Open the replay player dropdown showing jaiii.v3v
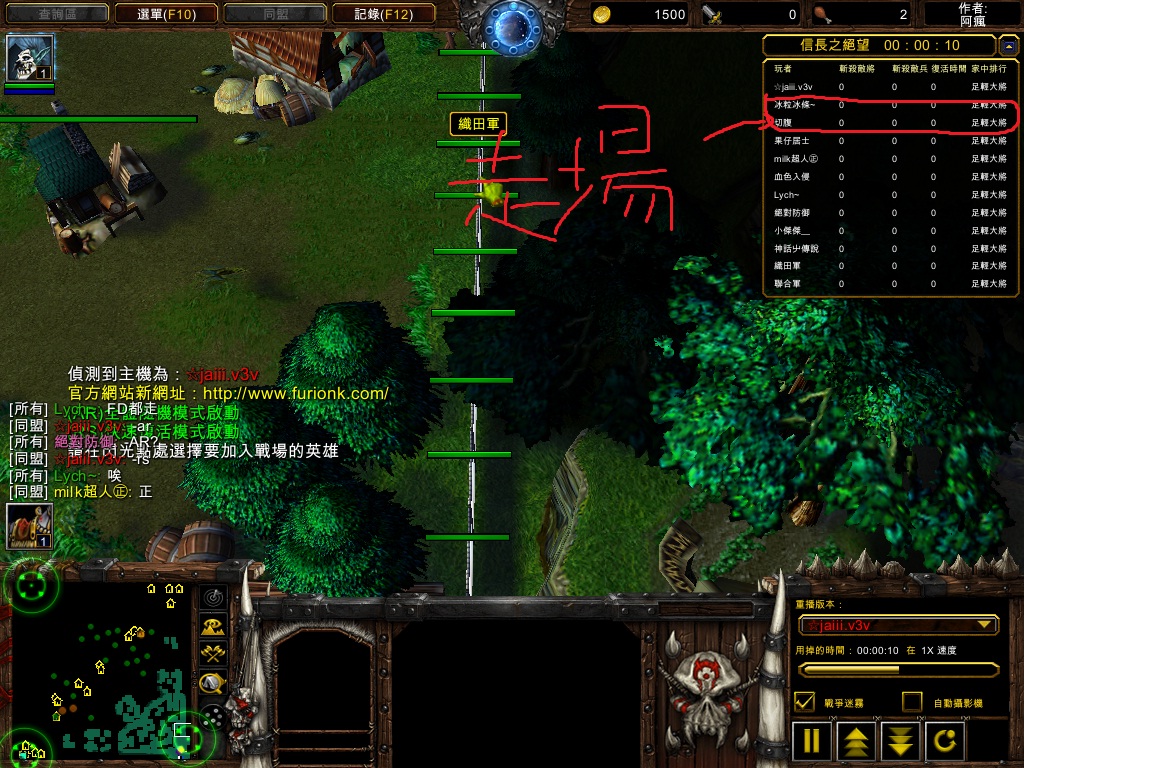The image size is (1152, 768). [898, 625]
